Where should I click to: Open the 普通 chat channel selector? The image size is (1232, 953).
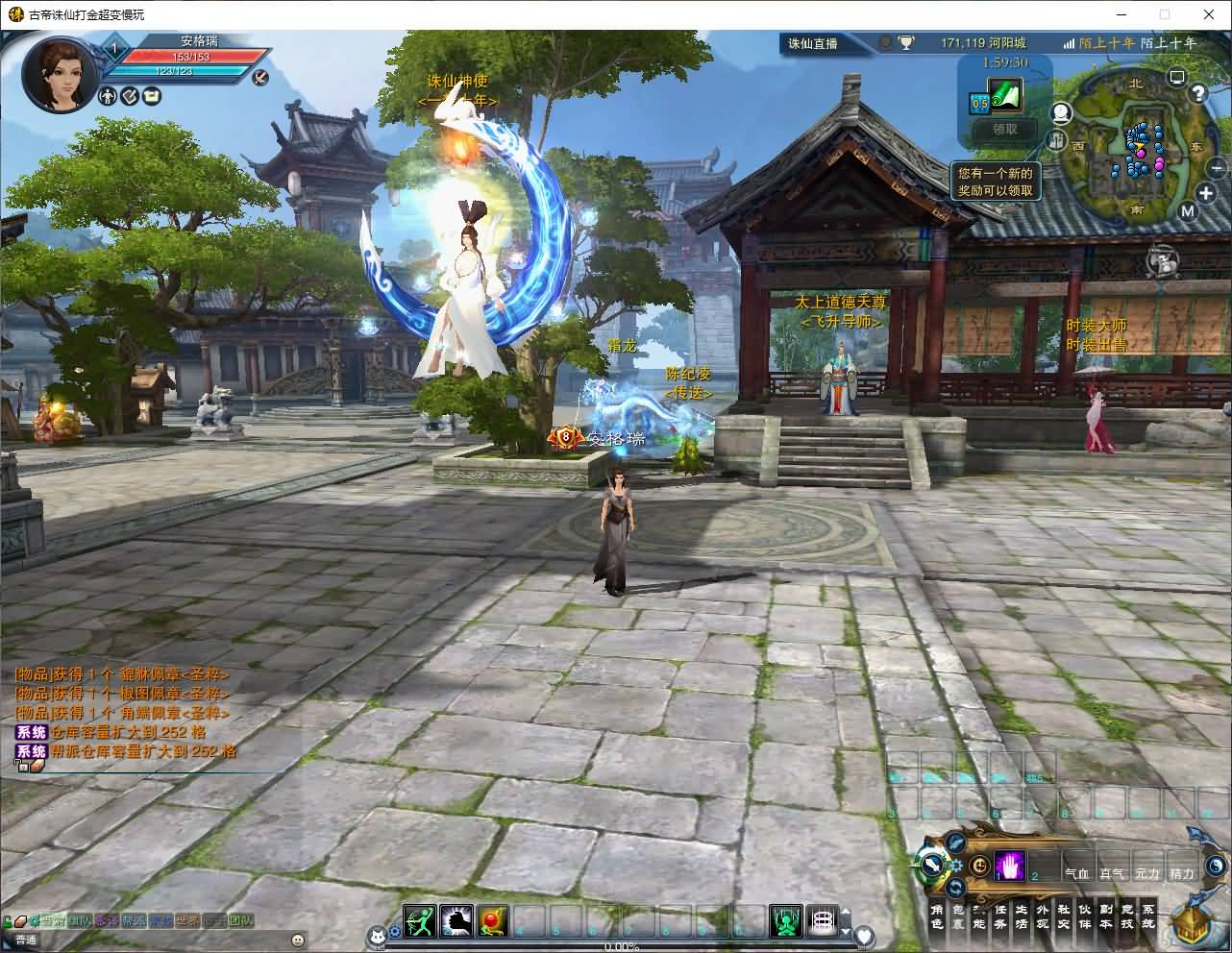(24, 941)
